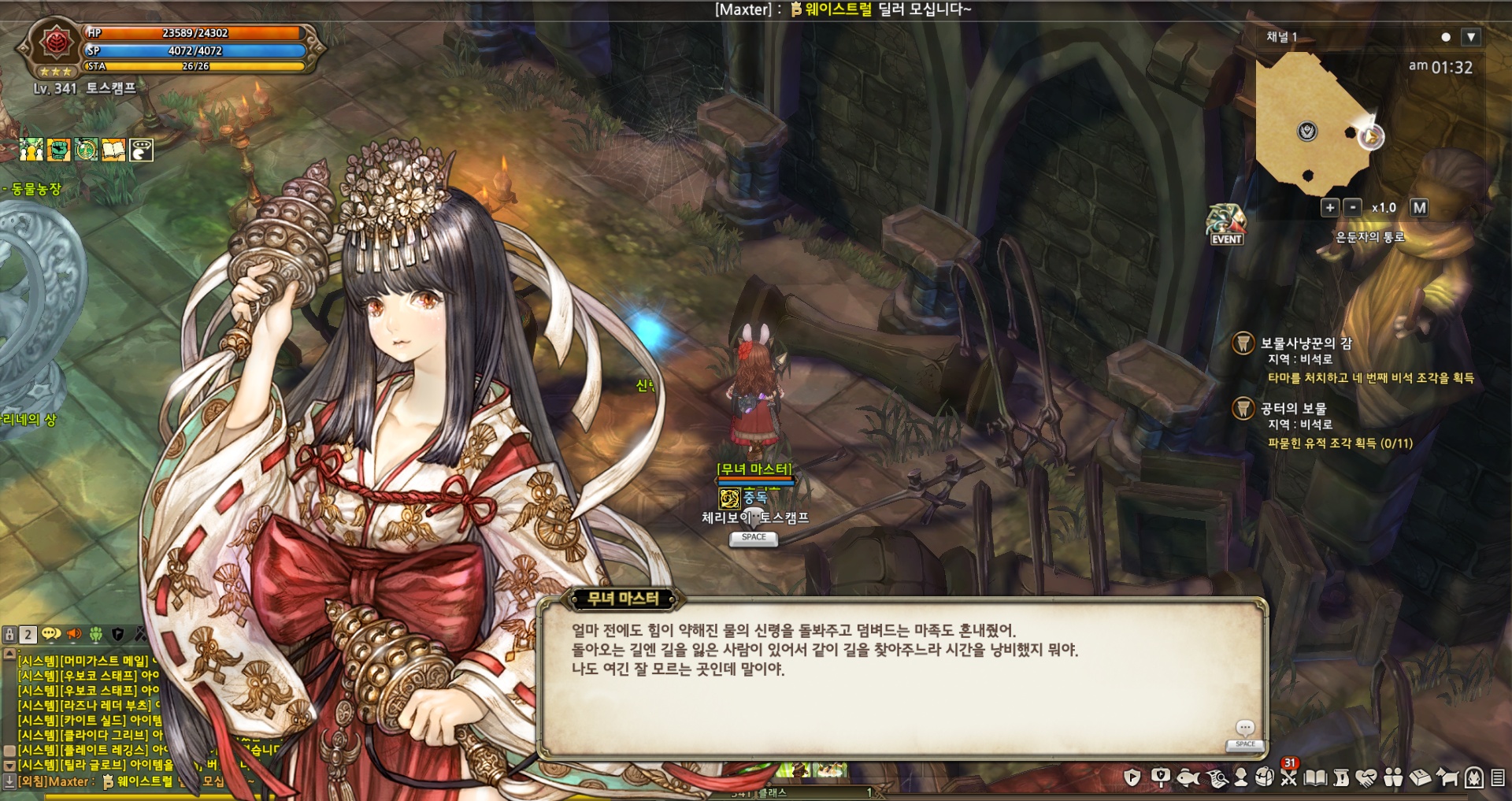
Task: Open the crossed swords icon with 31 badge
Action: coord(1289,778)
